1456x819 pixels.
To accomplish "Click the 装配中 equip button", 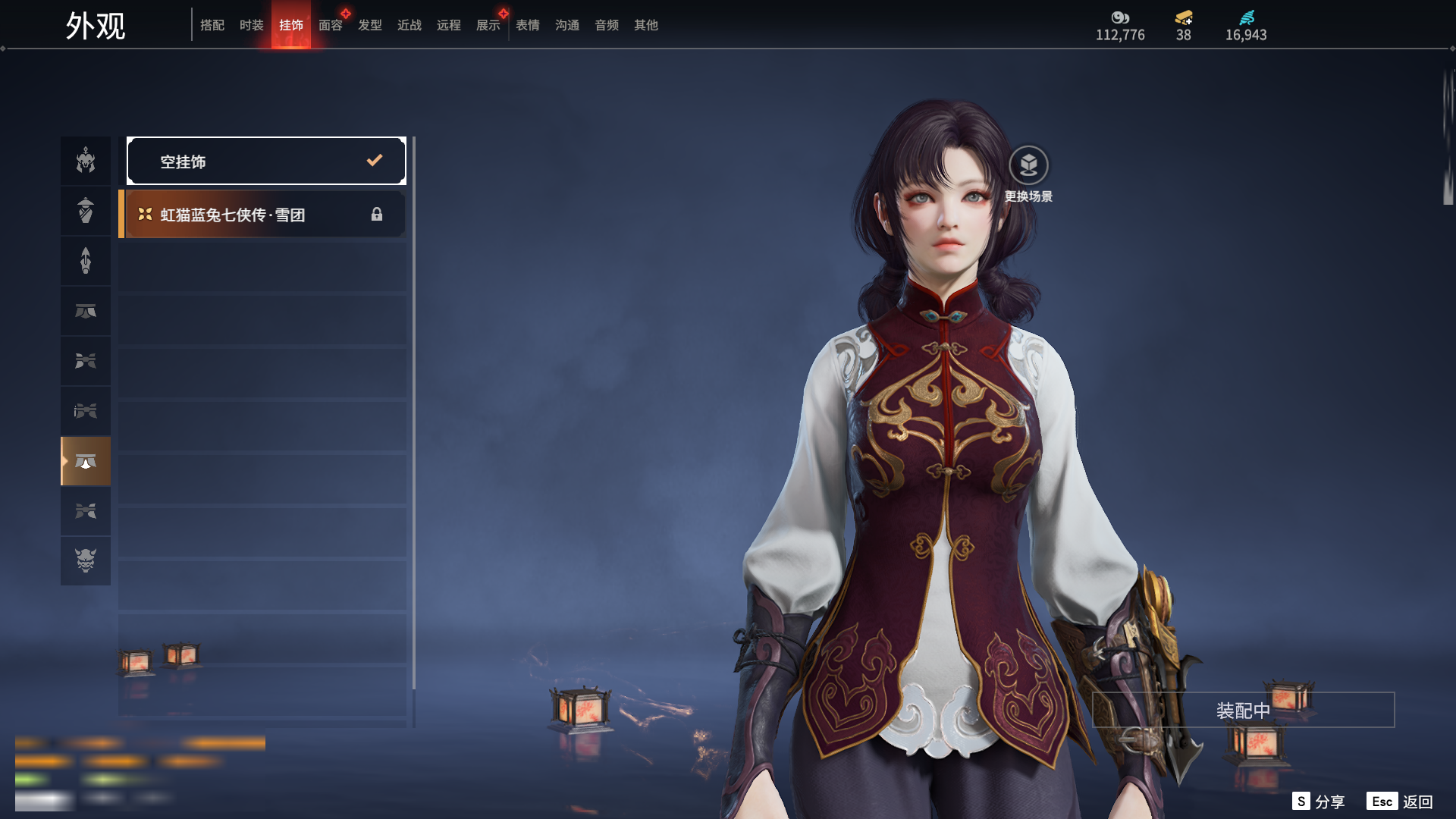I will (1243, 711).
